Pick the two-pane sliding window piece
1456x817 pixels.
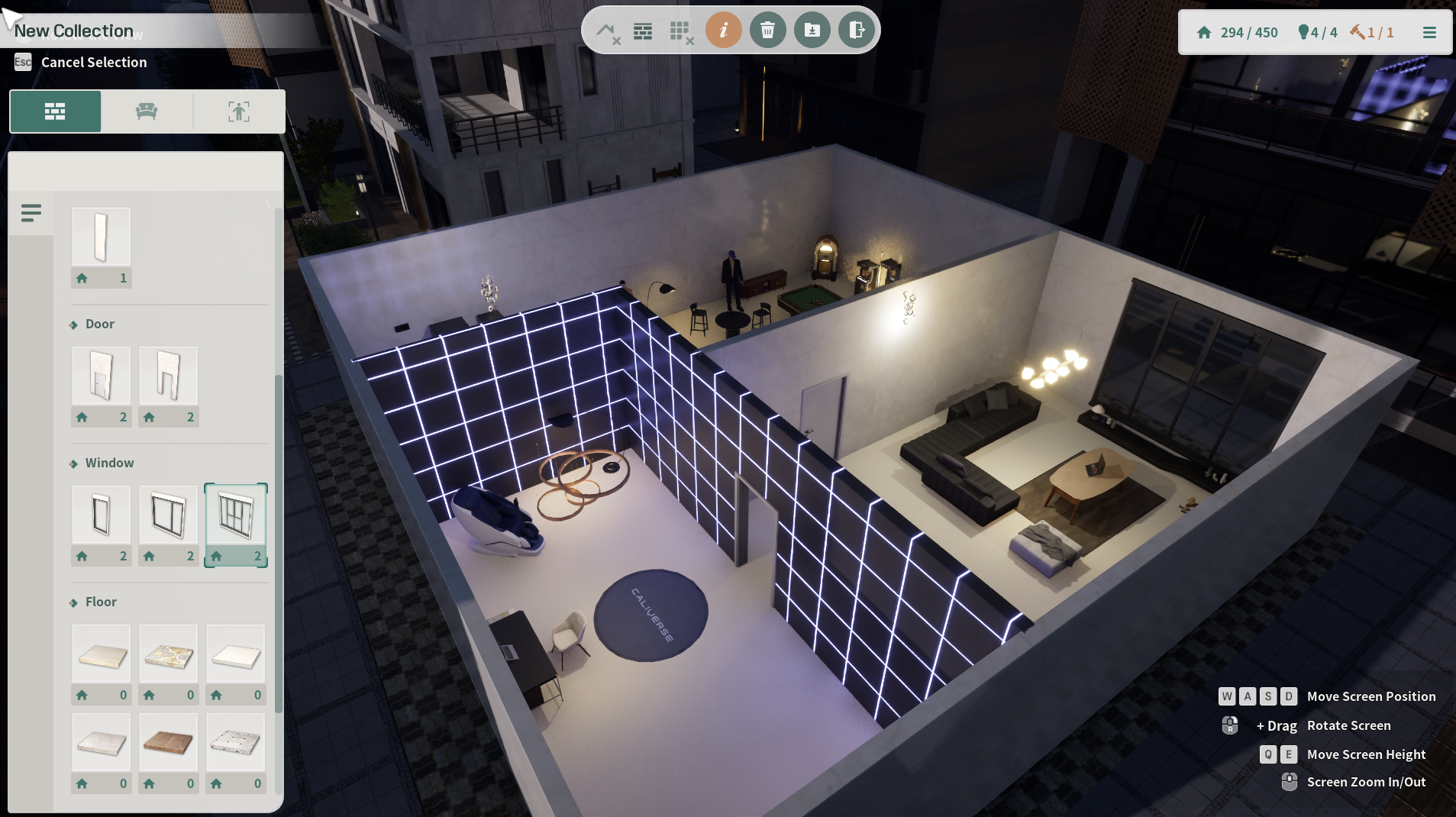[169, 515]
